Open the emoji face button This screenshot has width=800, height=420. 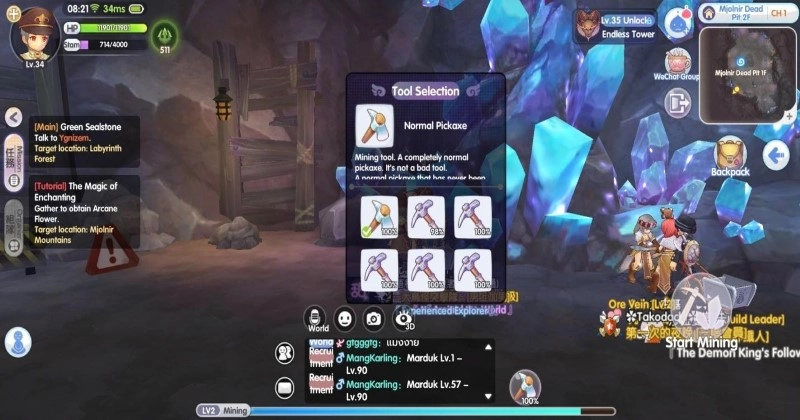coord(346,319)
